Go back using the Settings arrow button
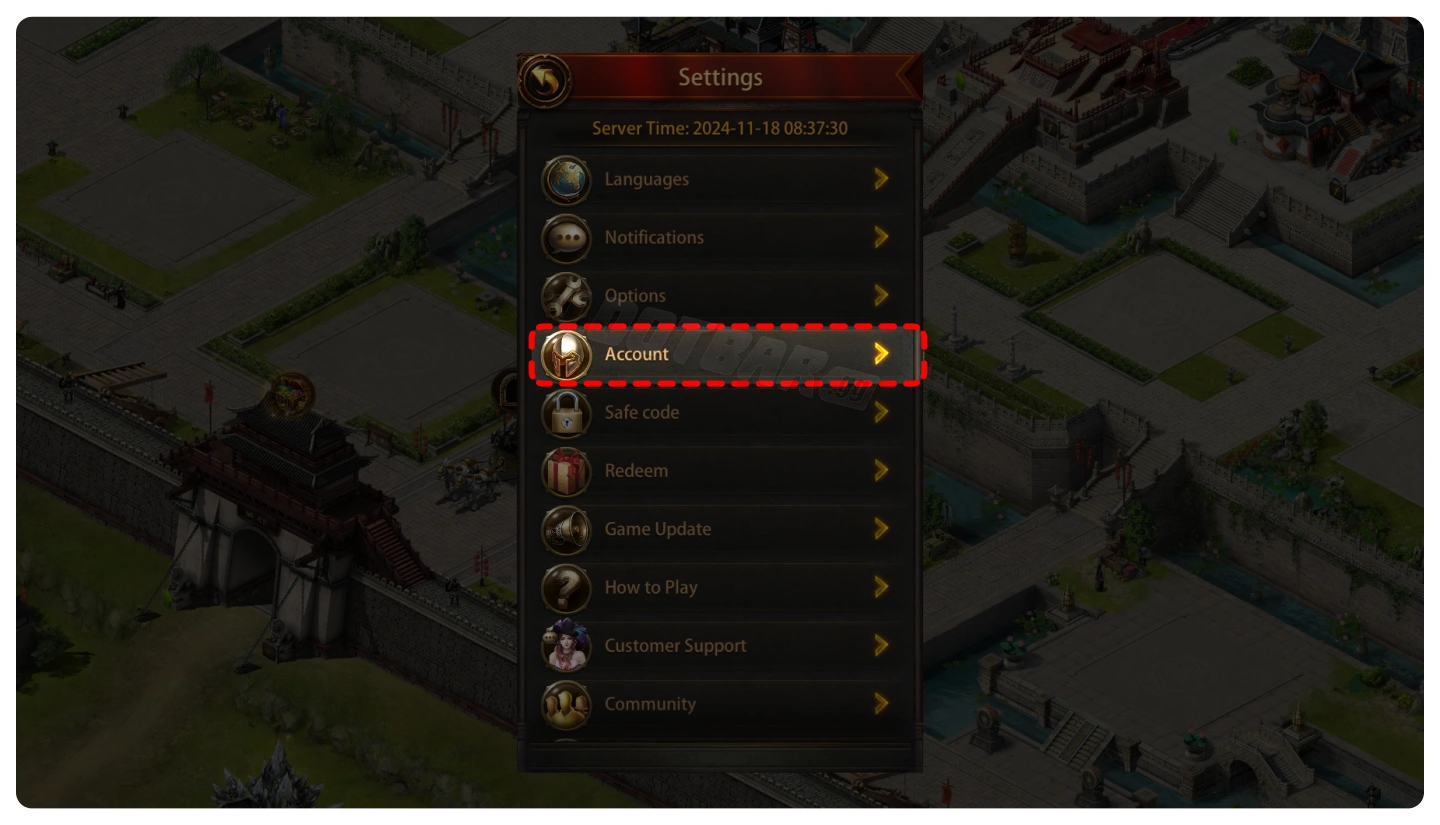This screenshot has width=1440, height=825. tap(545, 80)
